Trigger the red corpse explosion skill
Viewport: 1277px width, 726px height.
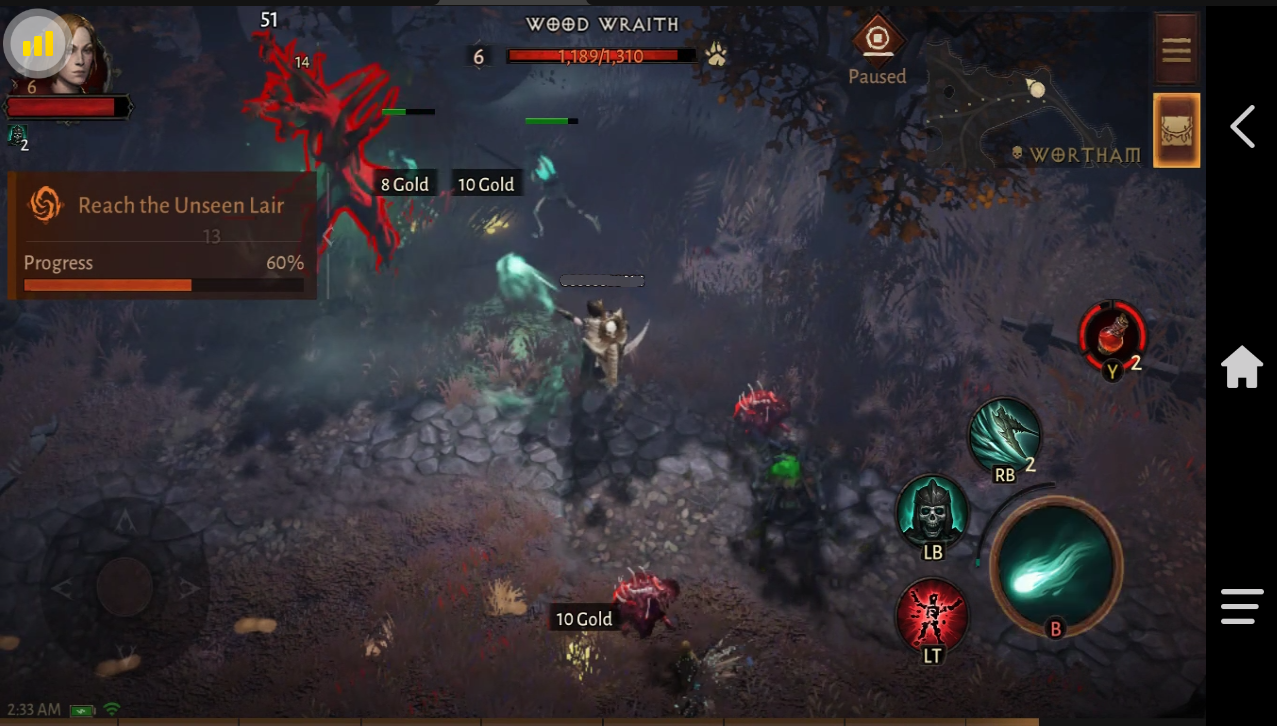(932, 614)
